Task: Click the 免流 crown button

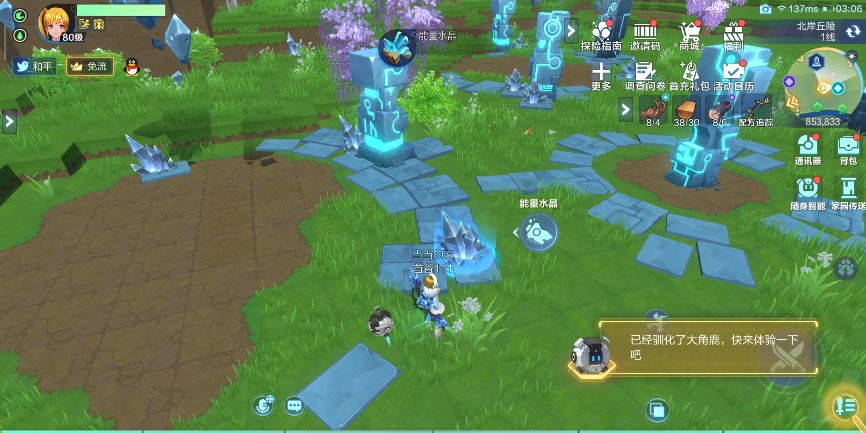Action: pyautogui.click(x=89, y=67)
